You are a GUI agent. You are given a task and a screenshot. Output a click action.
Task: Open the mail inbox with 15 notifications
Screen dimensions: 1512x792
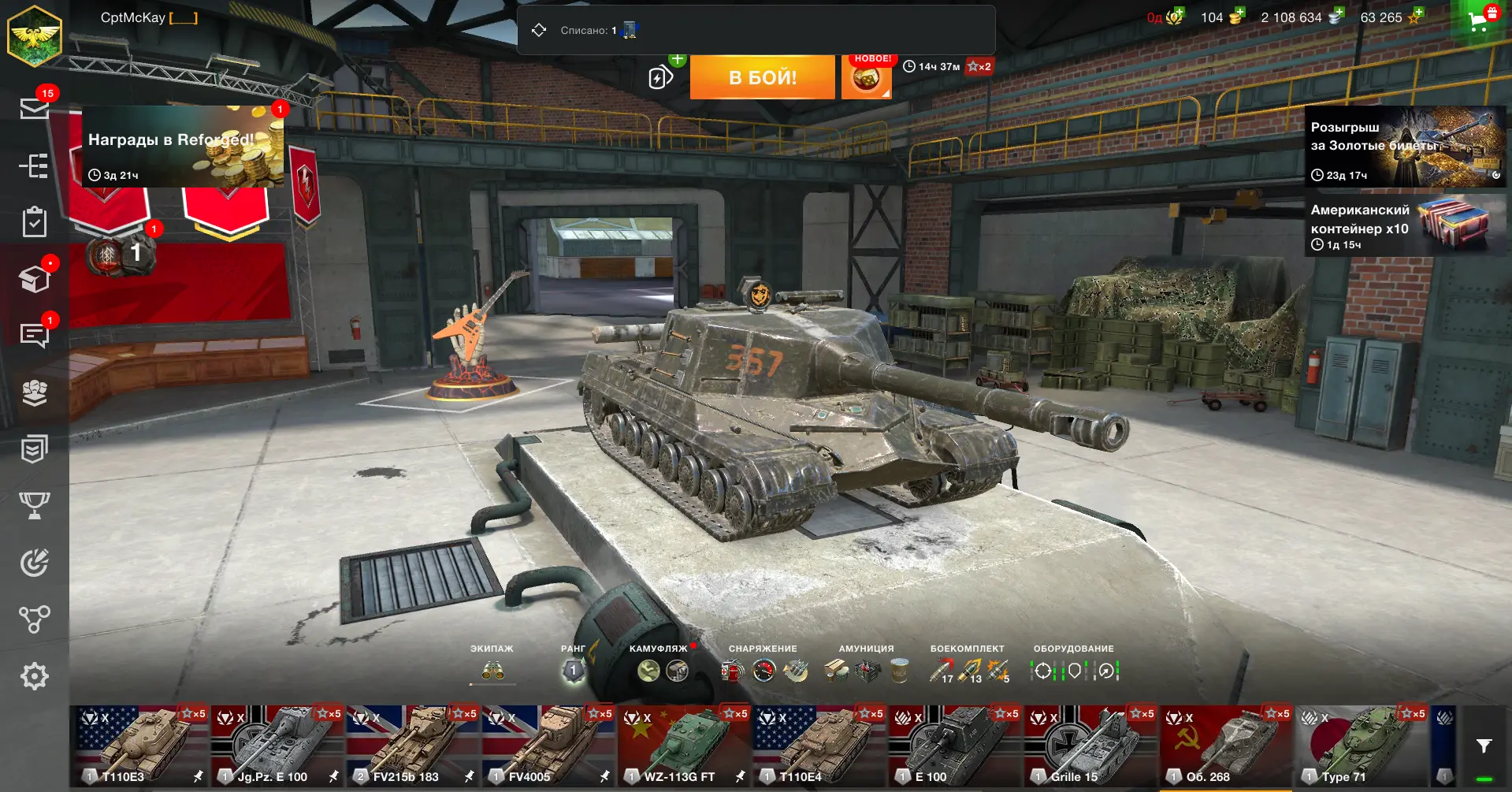34,108
